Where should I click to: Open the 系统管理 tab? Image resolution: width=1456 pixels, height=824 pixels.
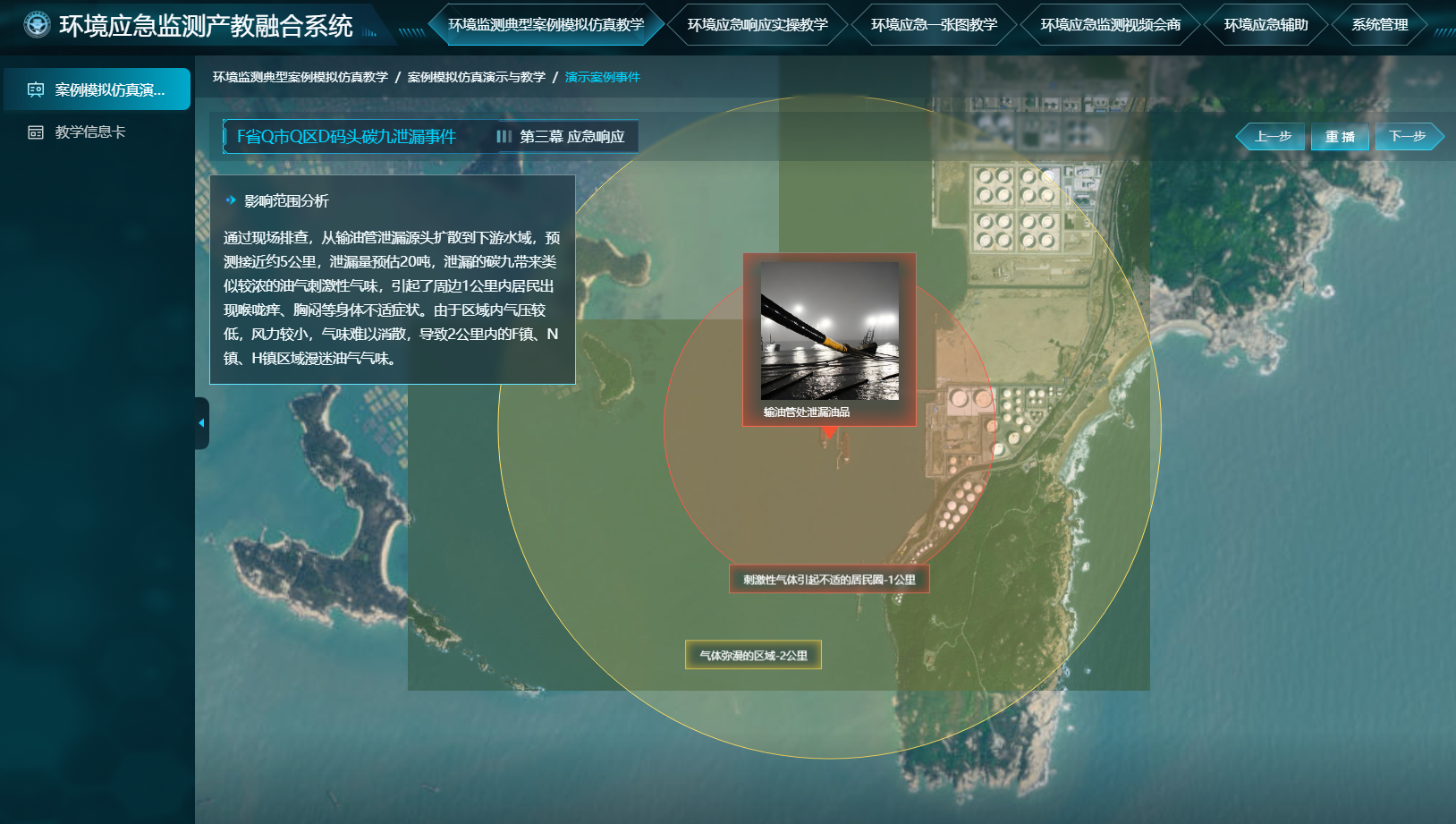[x=1379, y=25]
